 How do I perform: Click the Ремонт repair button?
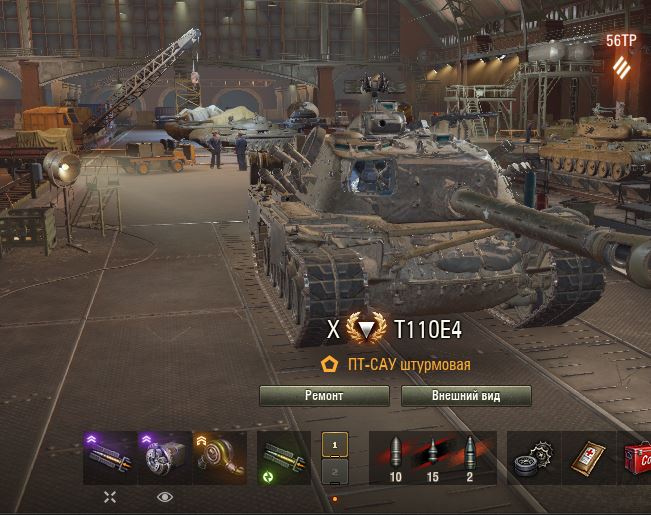coord(323,396)
